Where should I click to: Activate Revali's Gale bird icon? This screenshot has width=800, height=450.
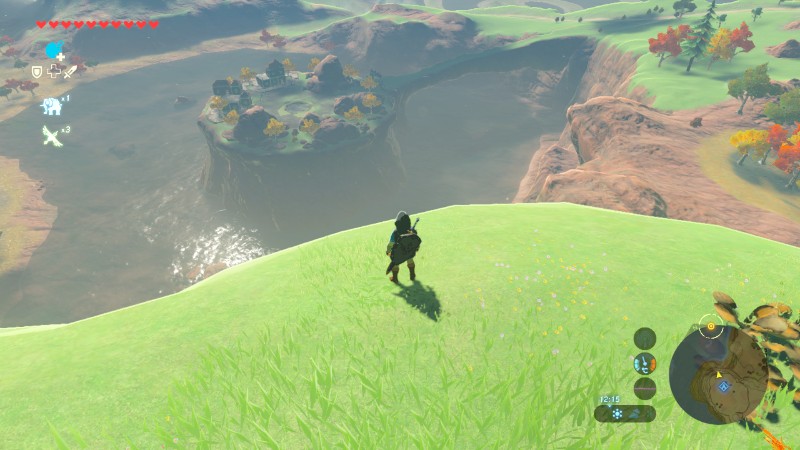[x=51, y=134]
